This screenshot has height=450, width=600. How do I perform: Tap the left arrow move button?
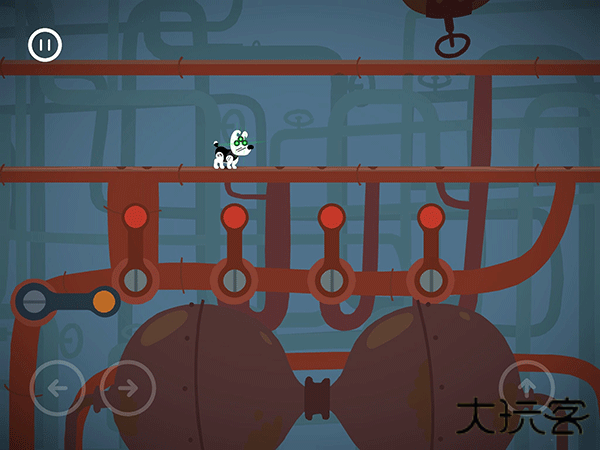click(x=58, y=387)
